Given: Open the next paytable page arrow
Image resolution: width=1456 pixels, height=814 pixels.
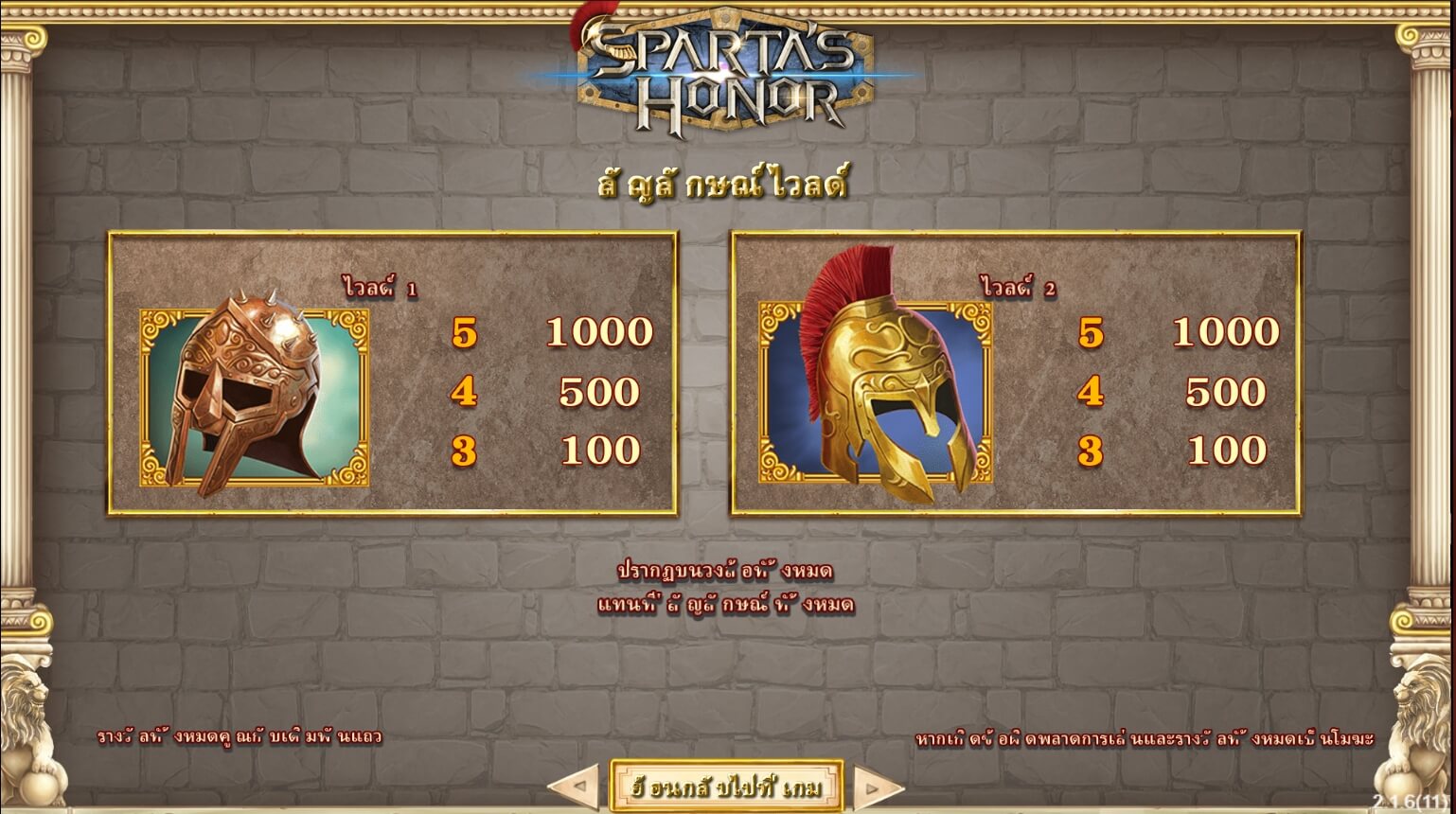Looking at the screenshot, I should coord(877,785).
